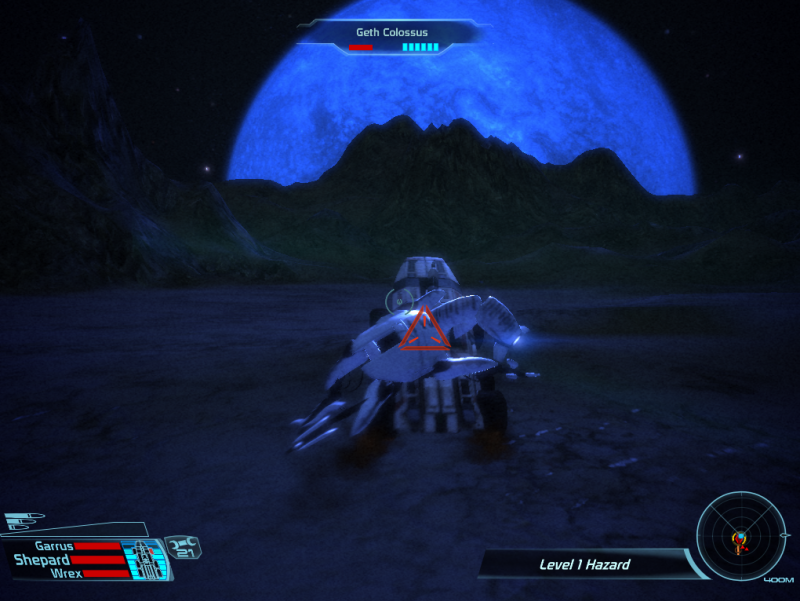The height and width of the screenshot is (601, 800).
Task: Select Wrex in the squad panel
Action: 66,574
